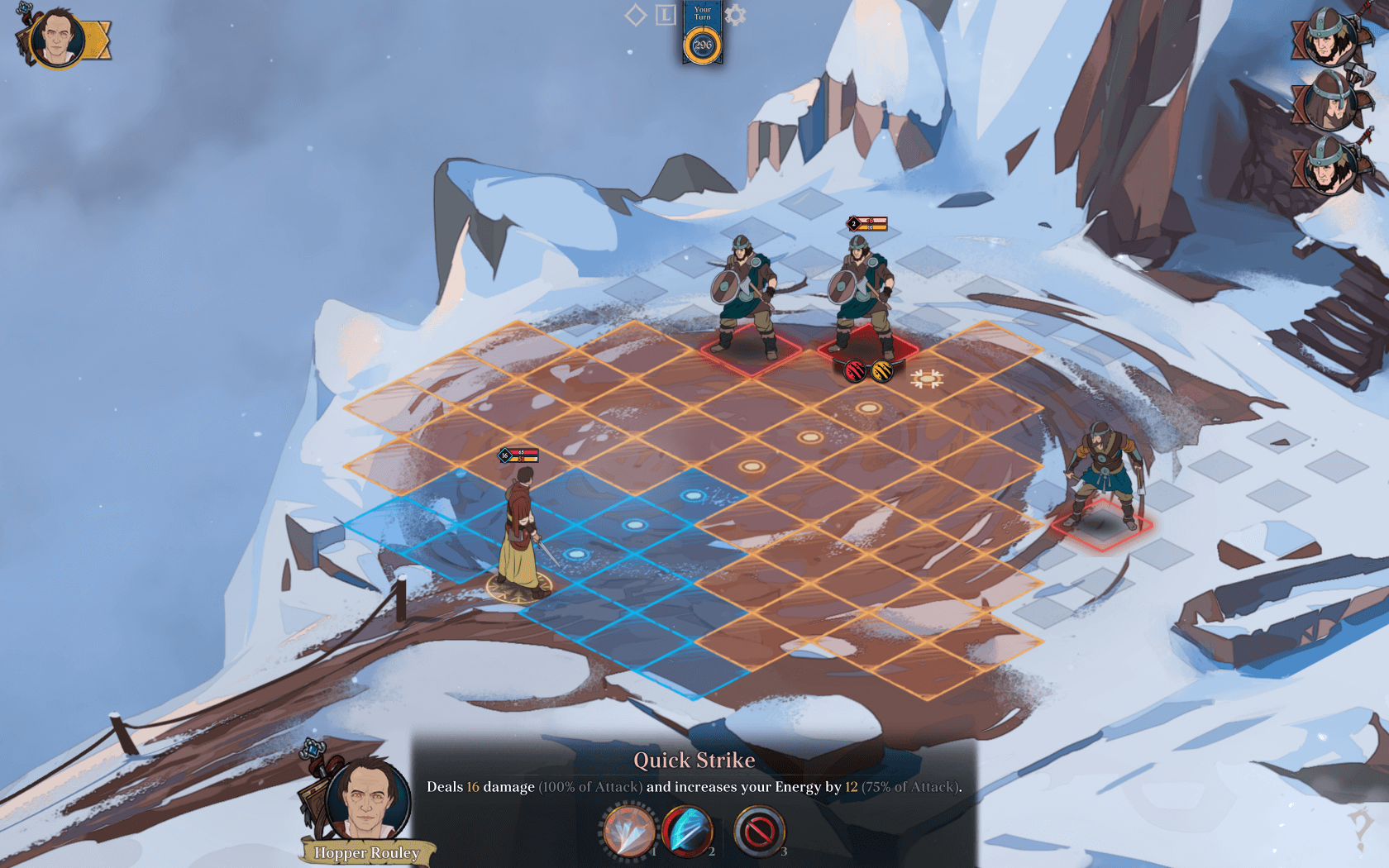Click the L square button
The width and height of the screenshot is (1389, 868).
tap(666, 15)
